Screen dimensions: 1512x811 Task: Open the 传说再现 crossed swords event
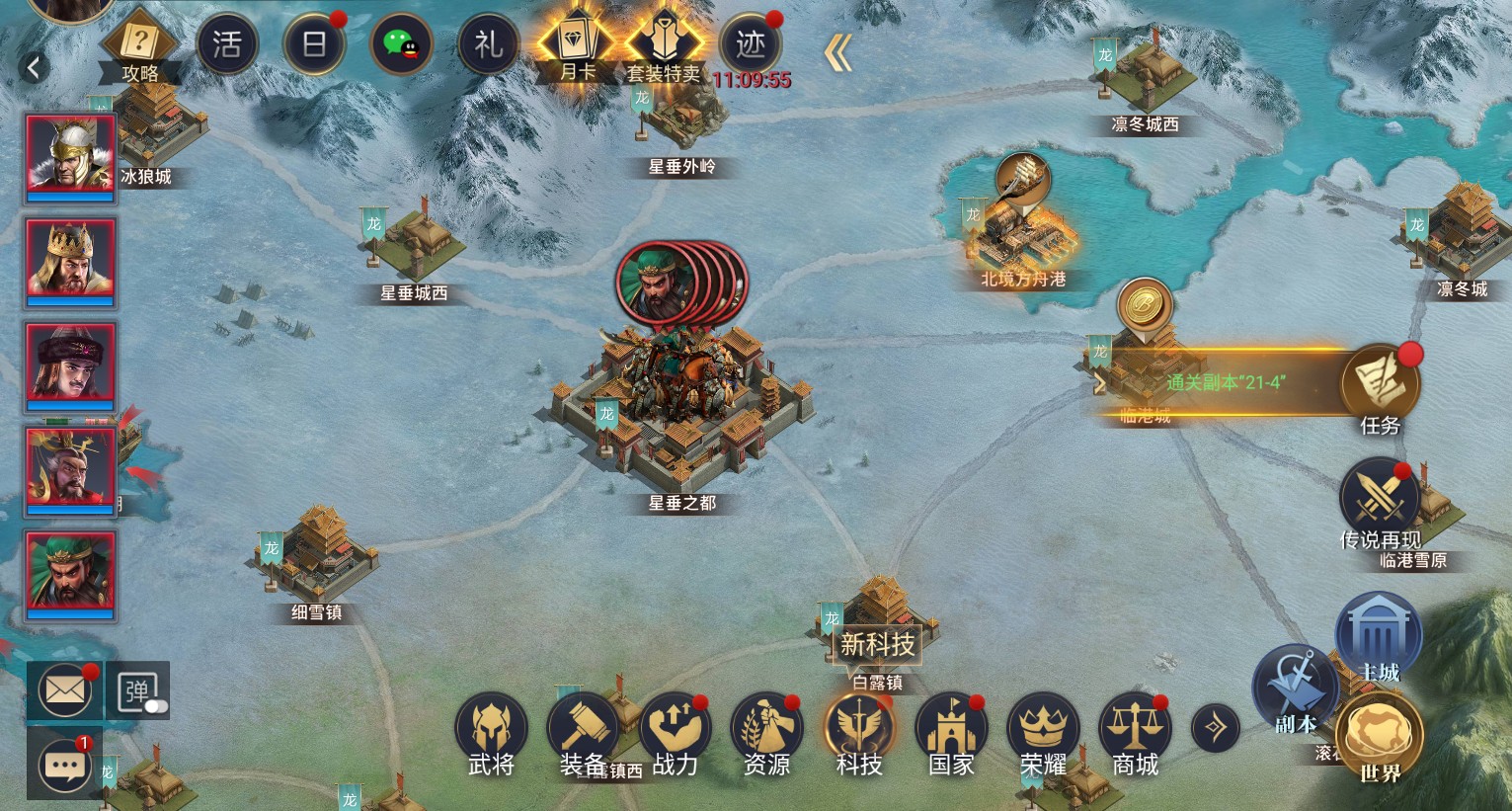point(1379,500)
